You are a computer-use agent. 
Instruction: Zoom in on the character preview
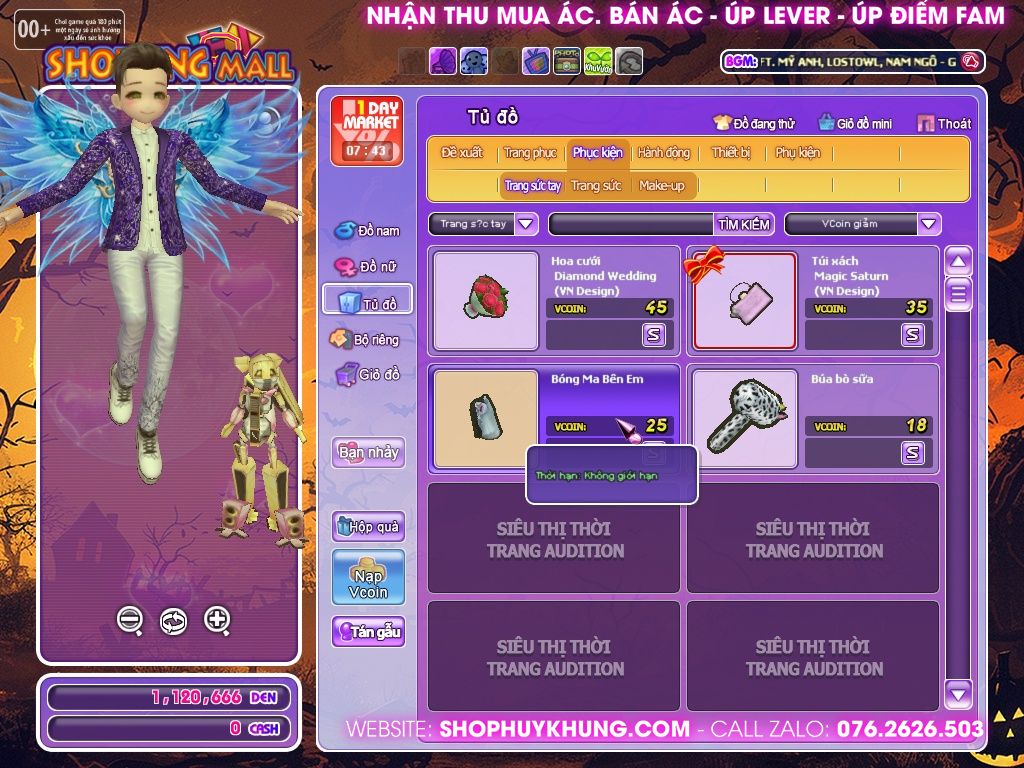point(217,620)
